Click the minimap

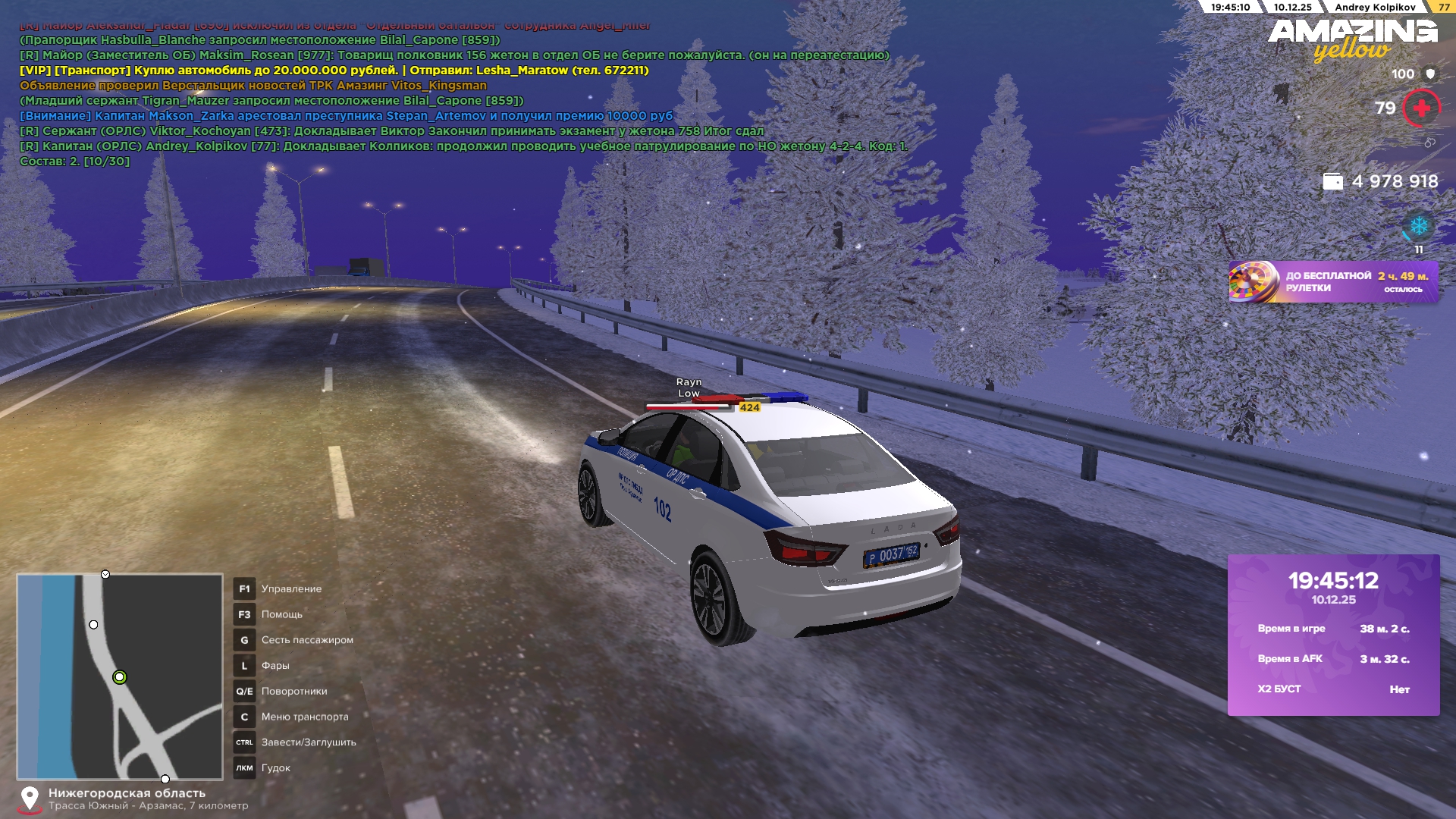point(120,676)
